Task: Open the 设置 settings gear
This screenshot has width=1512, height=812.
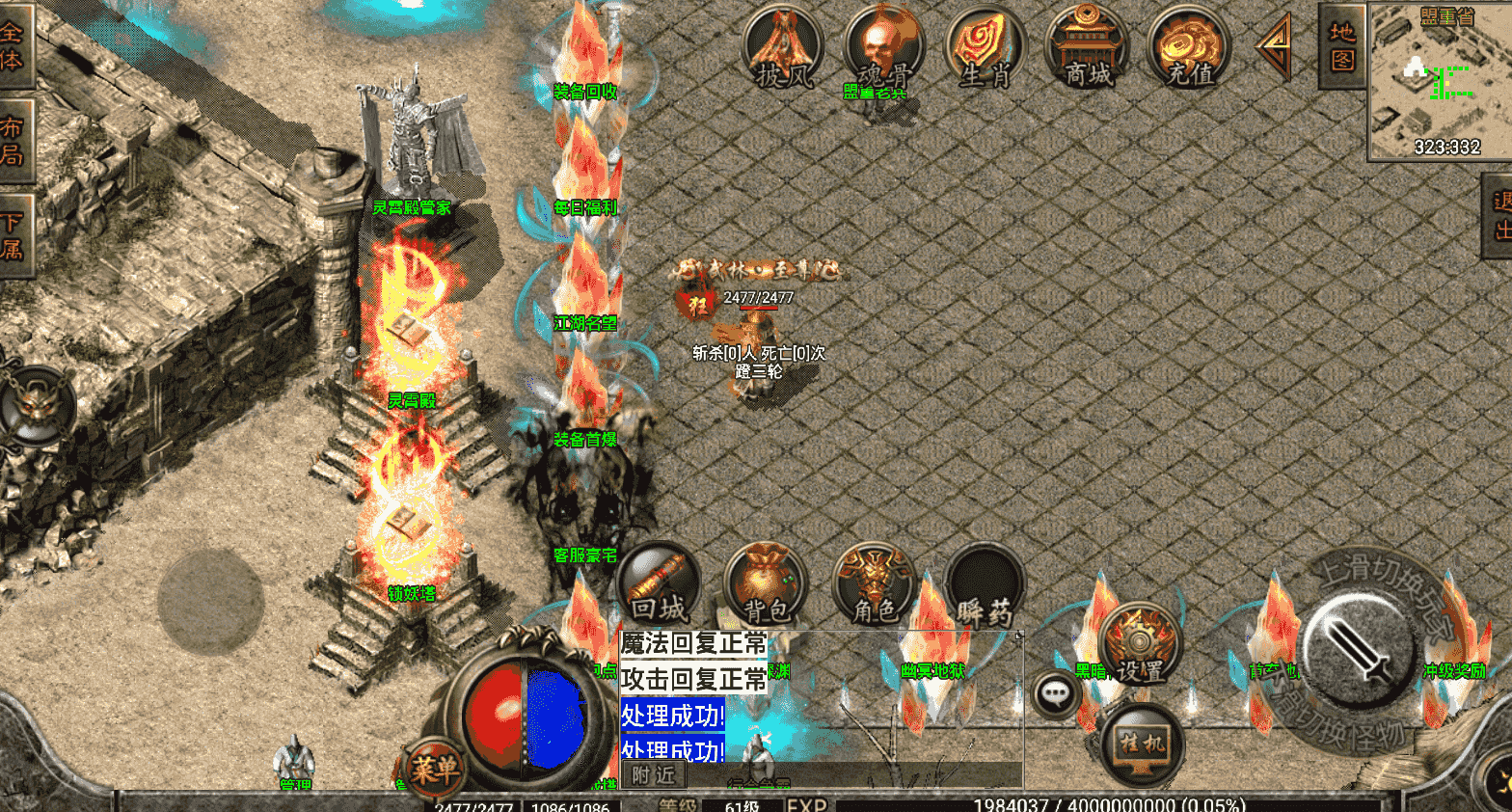Action: point(1140,645)
